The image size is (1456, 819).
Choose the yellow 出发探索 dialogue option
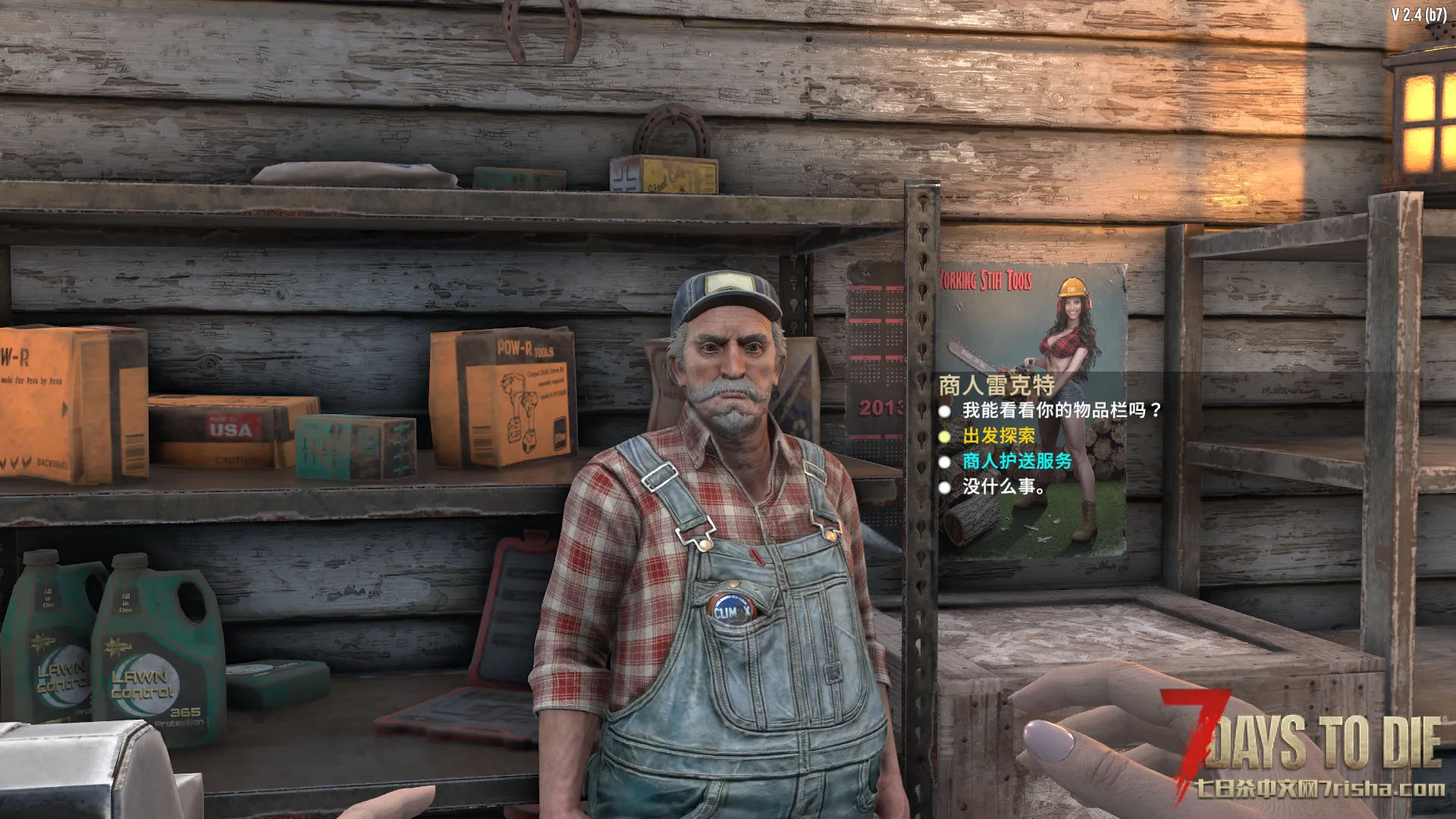[x=998, y=436]
